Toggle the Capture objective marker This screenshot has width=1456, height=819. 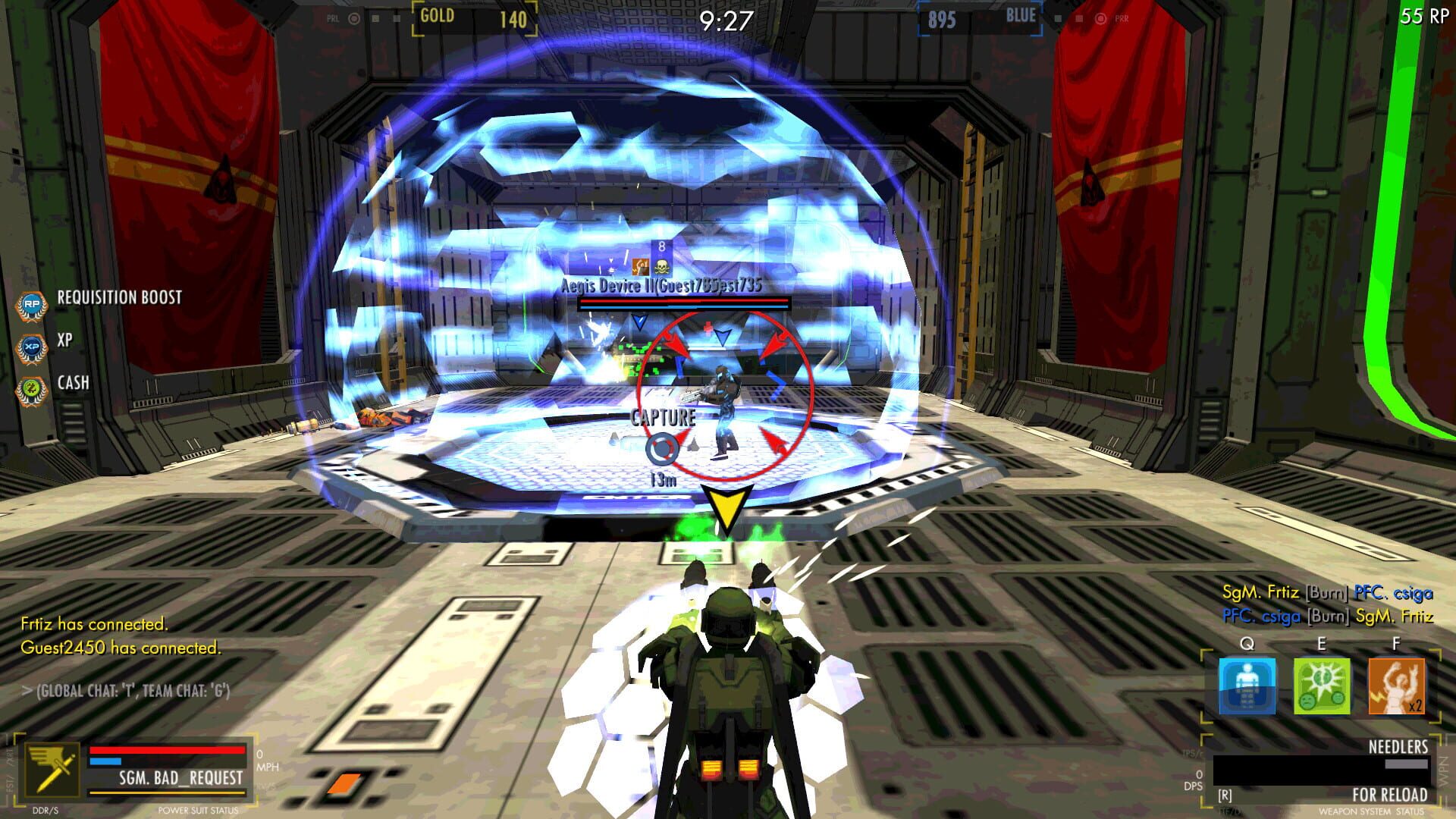(661, 416)
